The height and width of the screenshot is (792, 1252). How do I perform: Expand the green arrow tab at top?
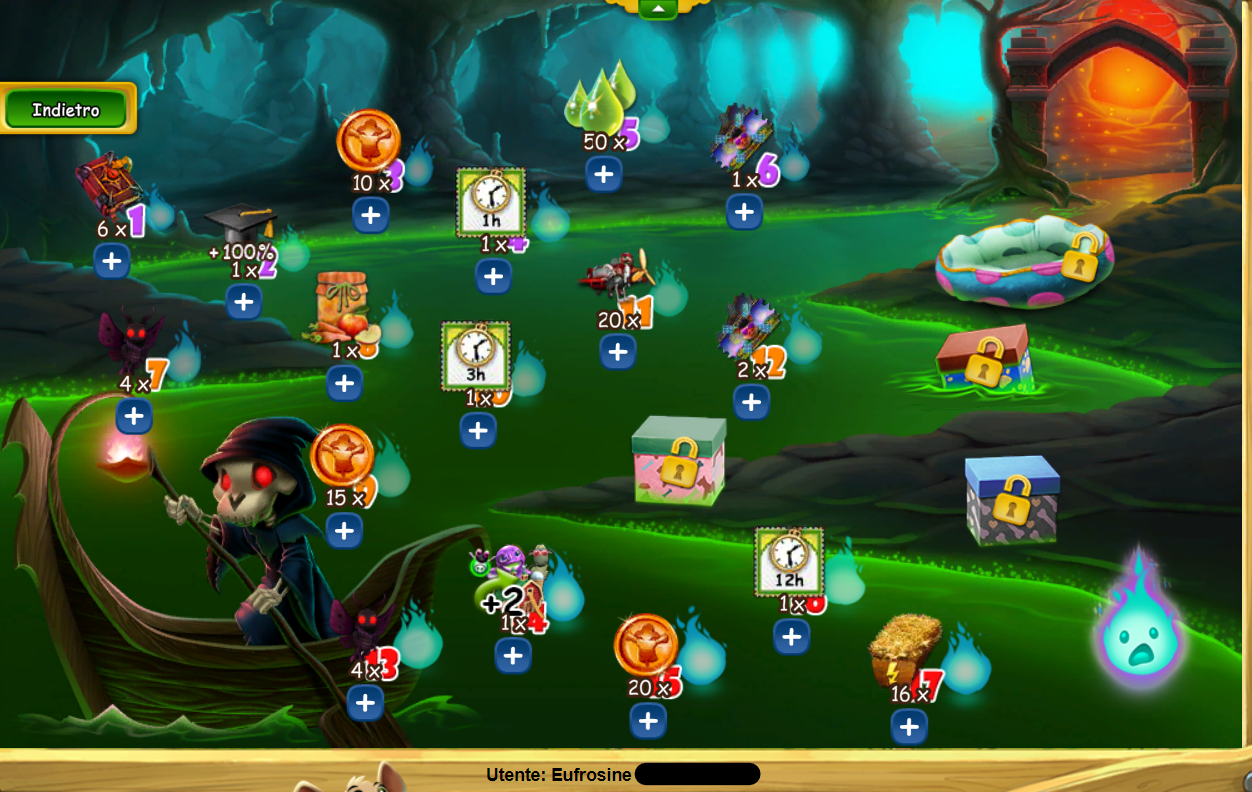[x=658, y=8]
